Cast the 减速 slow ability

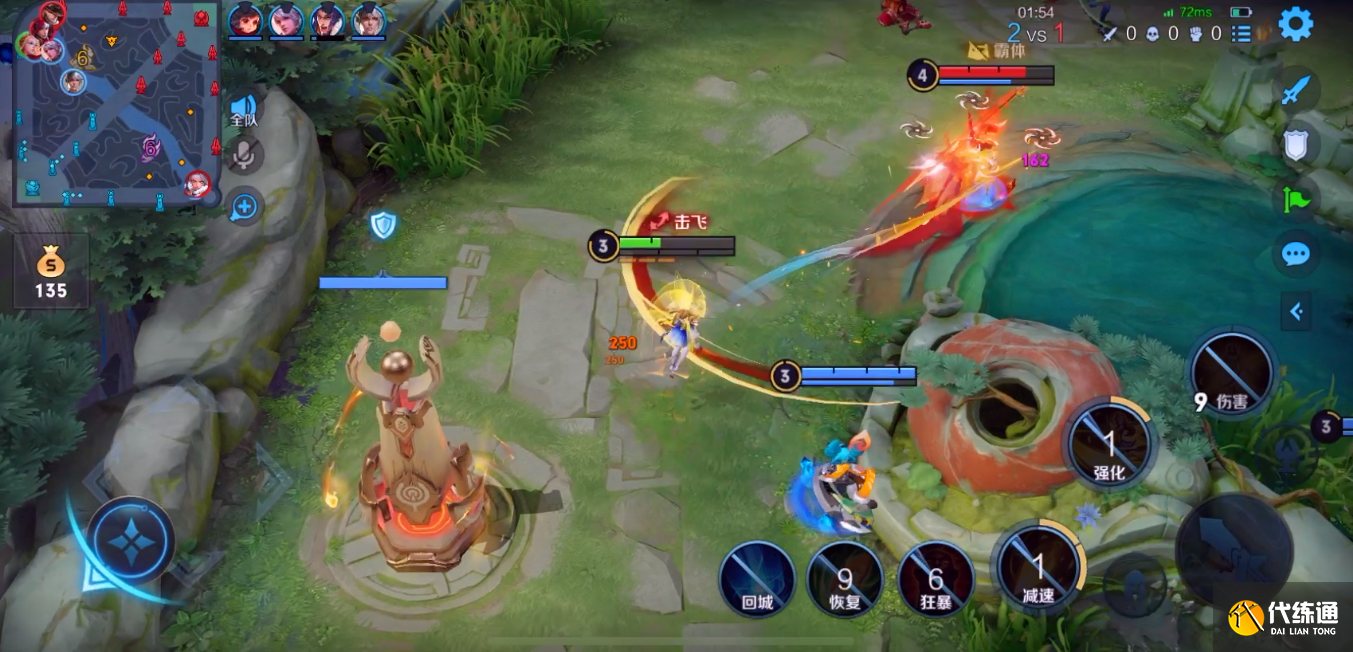pos(1038,569)
